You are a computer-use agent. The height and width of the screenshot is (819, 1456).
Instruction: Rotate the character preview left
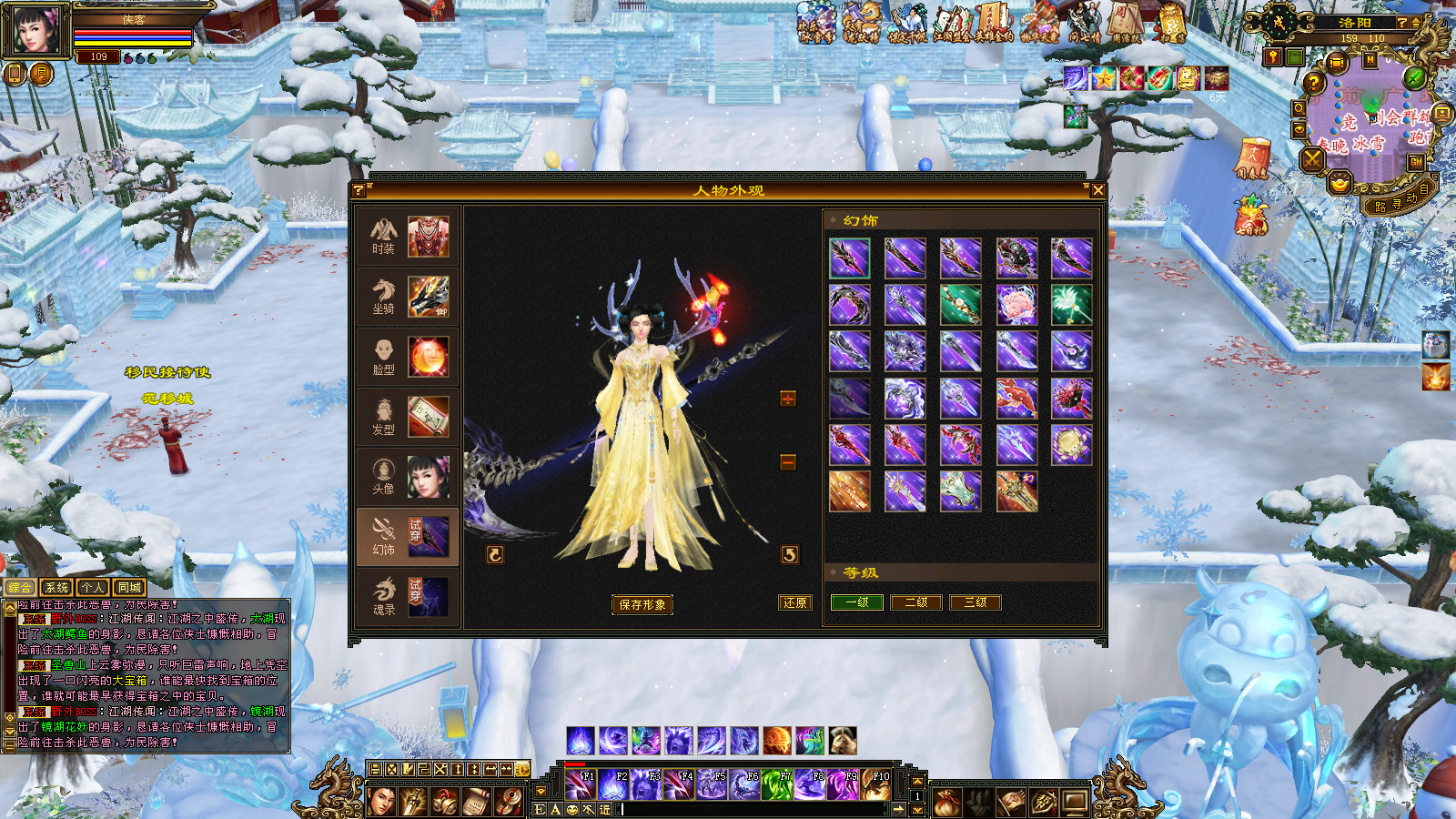tap(495, 554)
